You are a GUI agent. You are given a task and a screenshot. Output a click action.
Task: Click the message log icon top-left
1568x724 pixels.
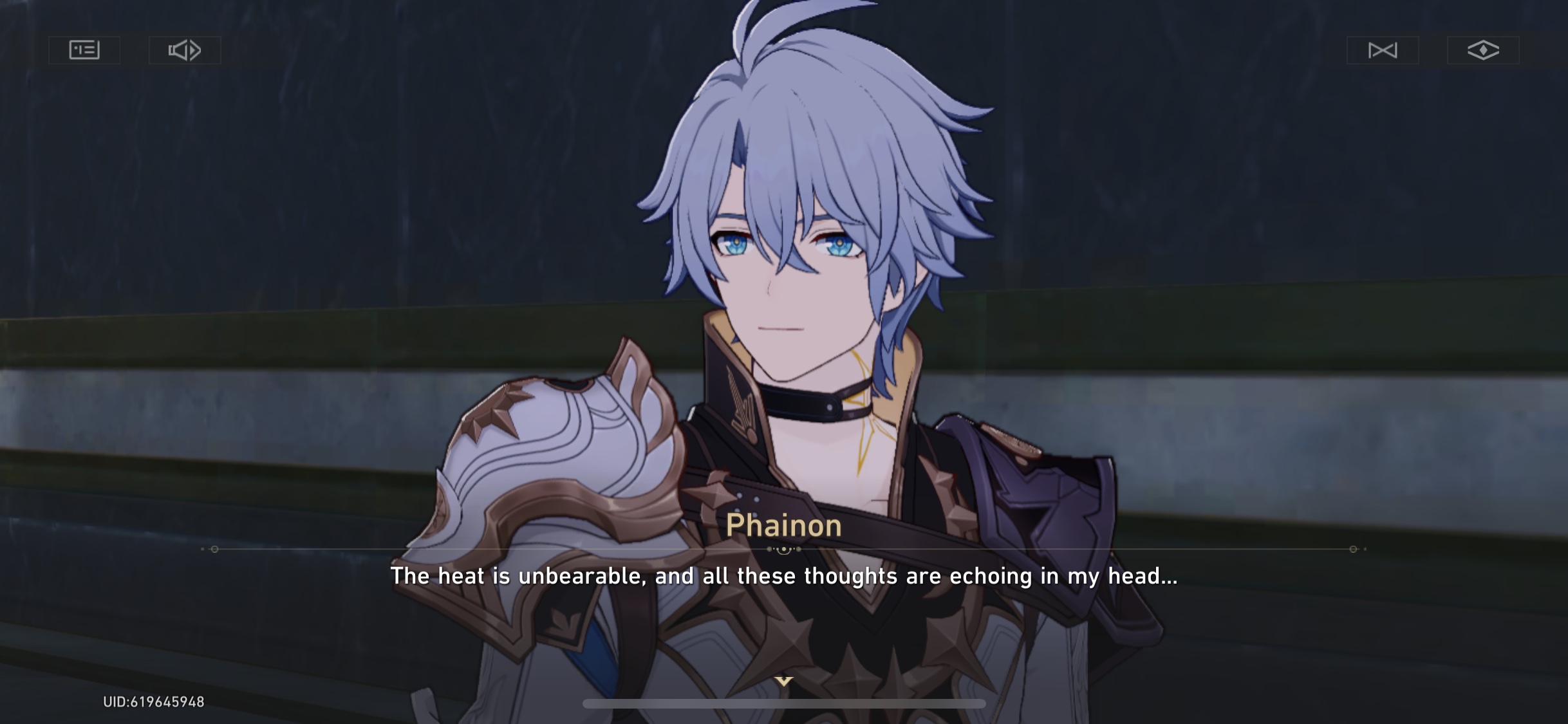coord(84,50)
